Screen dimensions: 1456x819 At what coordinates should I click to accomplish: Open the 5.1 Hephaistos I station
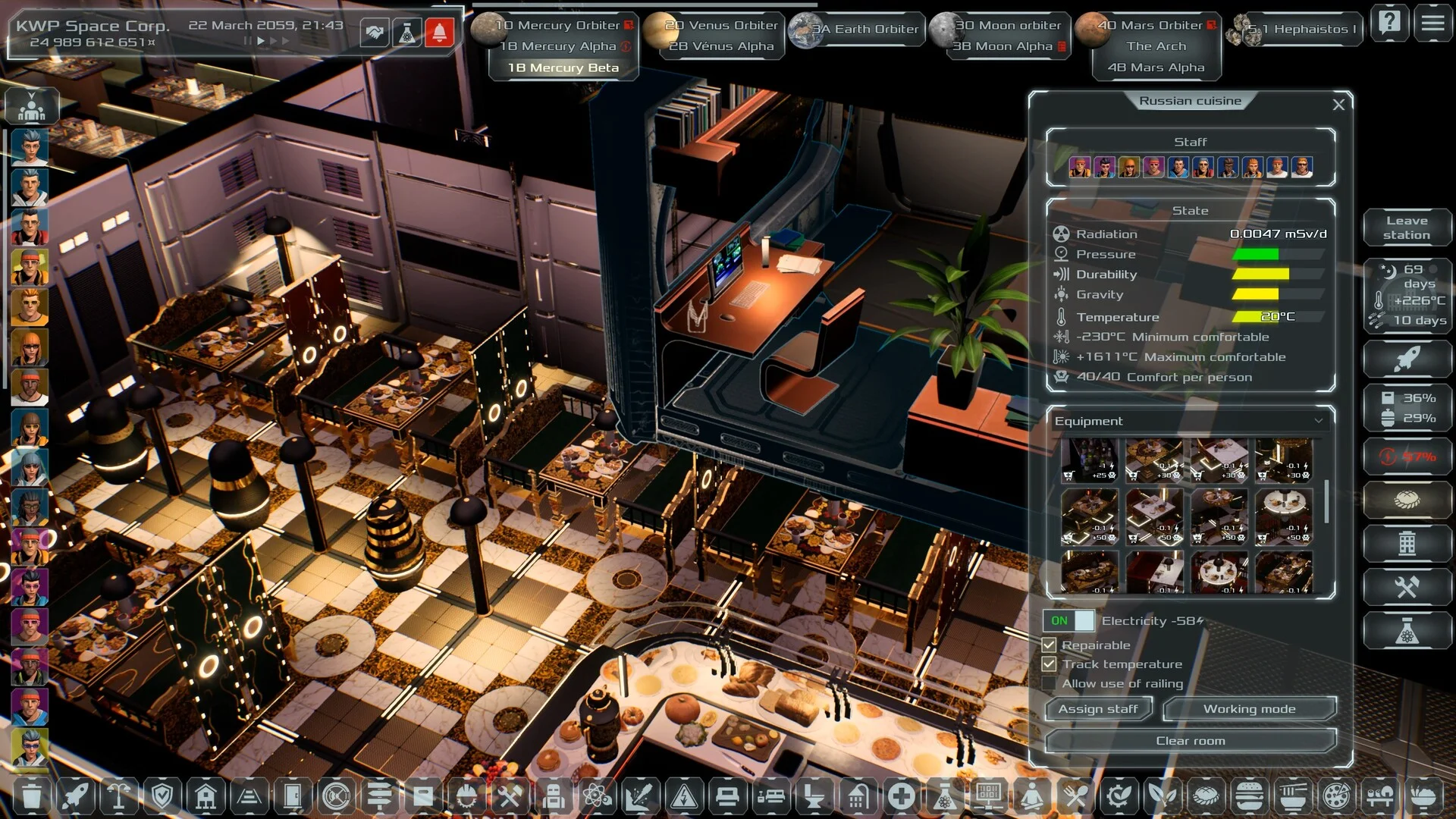[x=1301, y=29]
